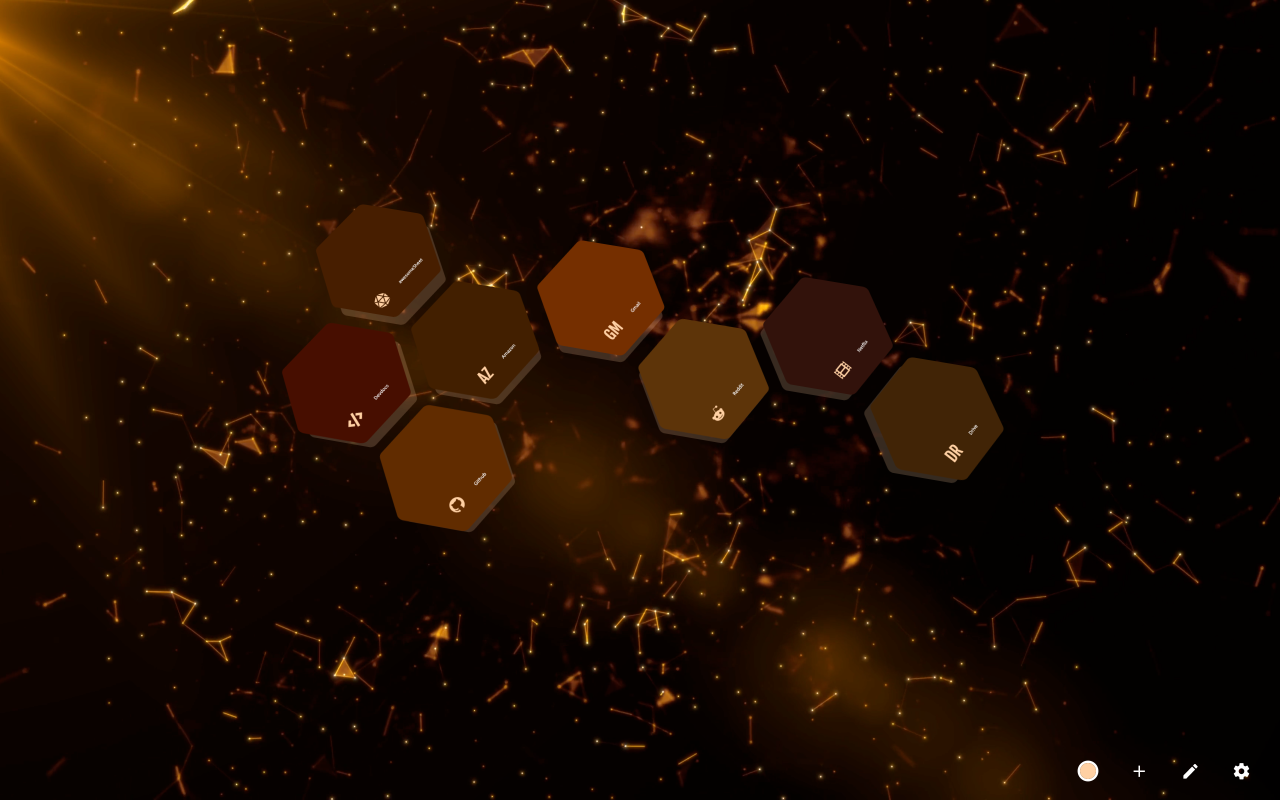Click the Drive label text

click(973, 428)
